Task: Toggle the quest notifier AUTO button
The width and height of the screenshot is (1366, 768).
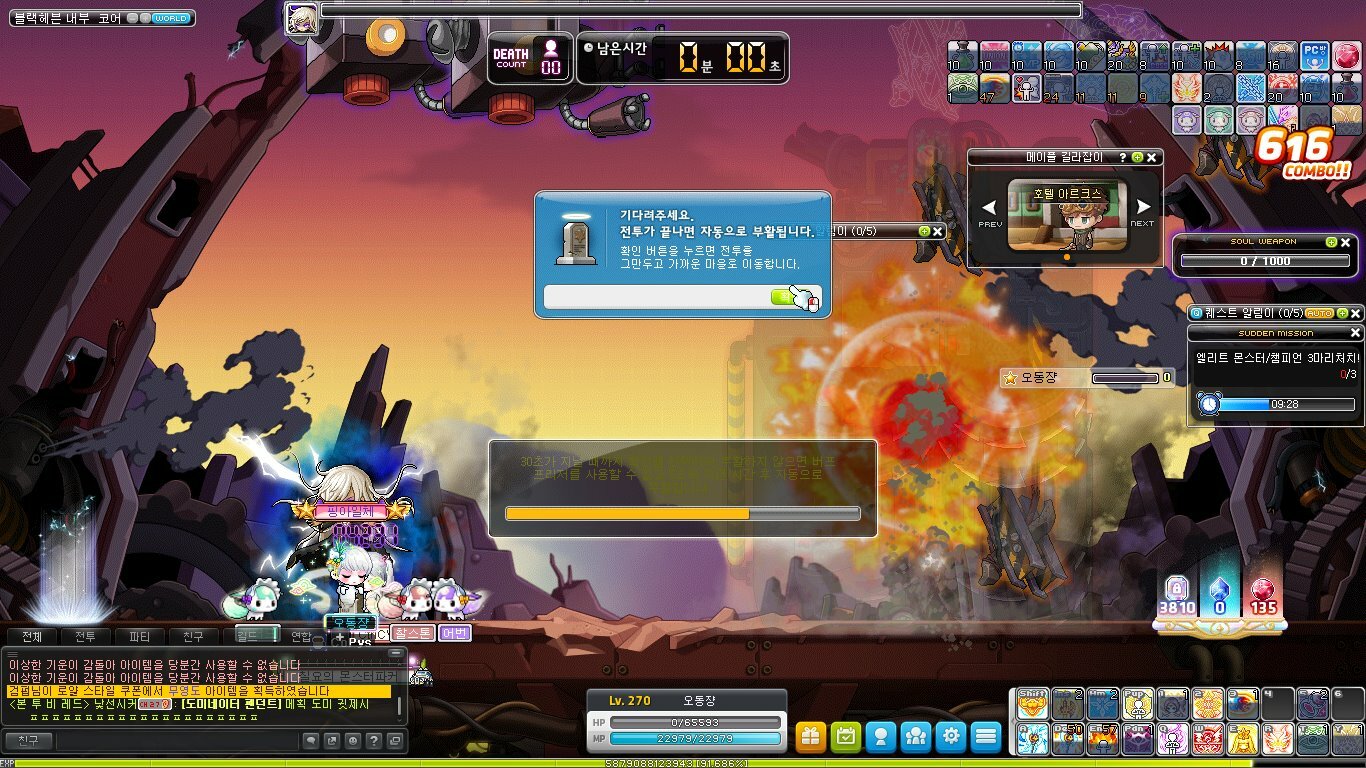Action: (x=1320, y=313)
